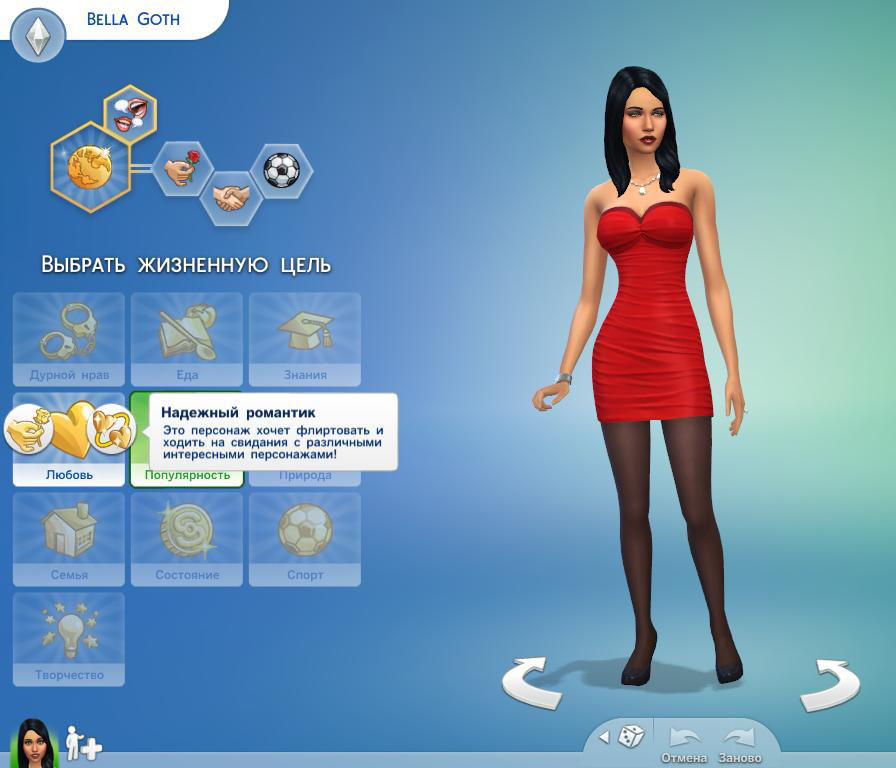Choose the lips trait hexagon
Image resolution: width=896 pixels, height=768 pixels.
(132, 113)
